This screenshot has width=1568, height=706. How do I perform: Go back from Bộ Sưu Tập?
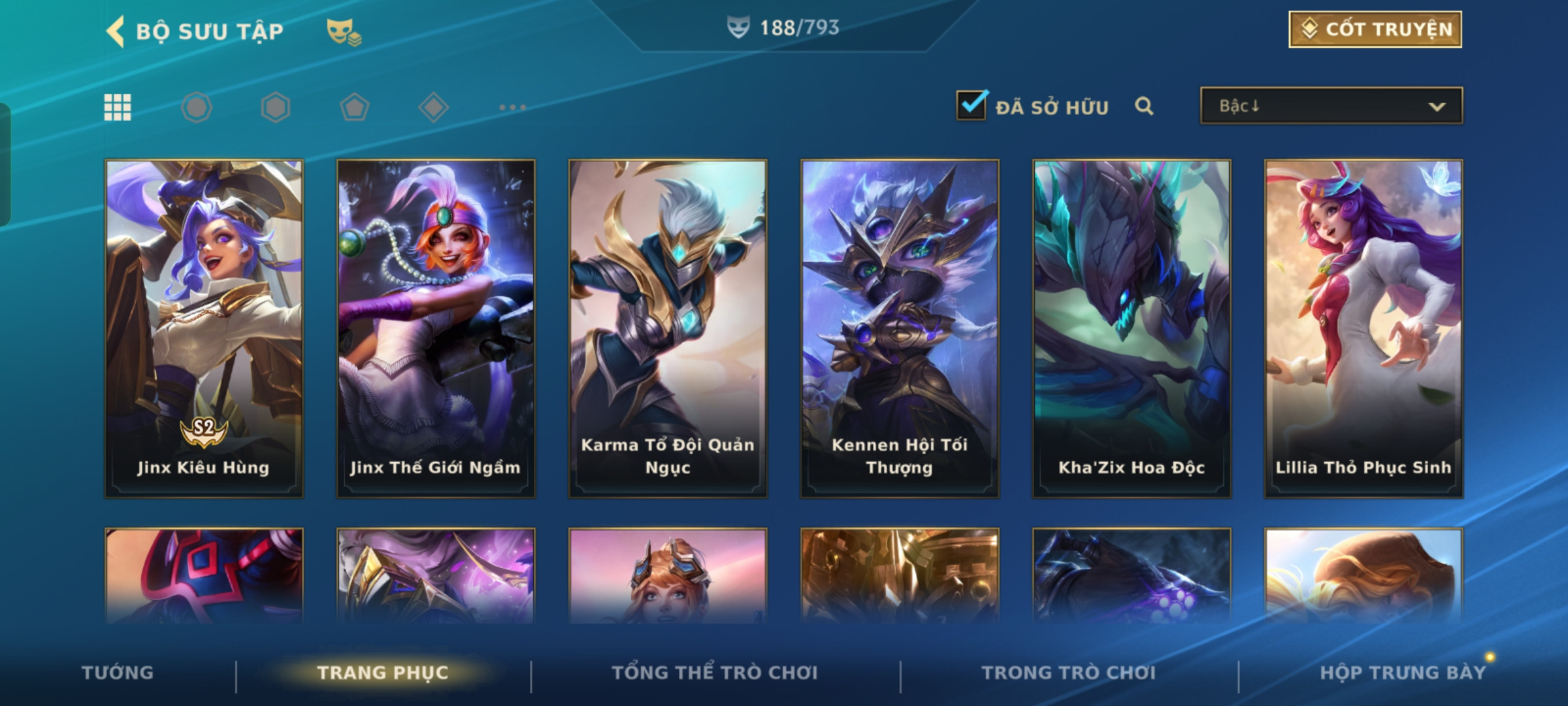click(116, 31)
